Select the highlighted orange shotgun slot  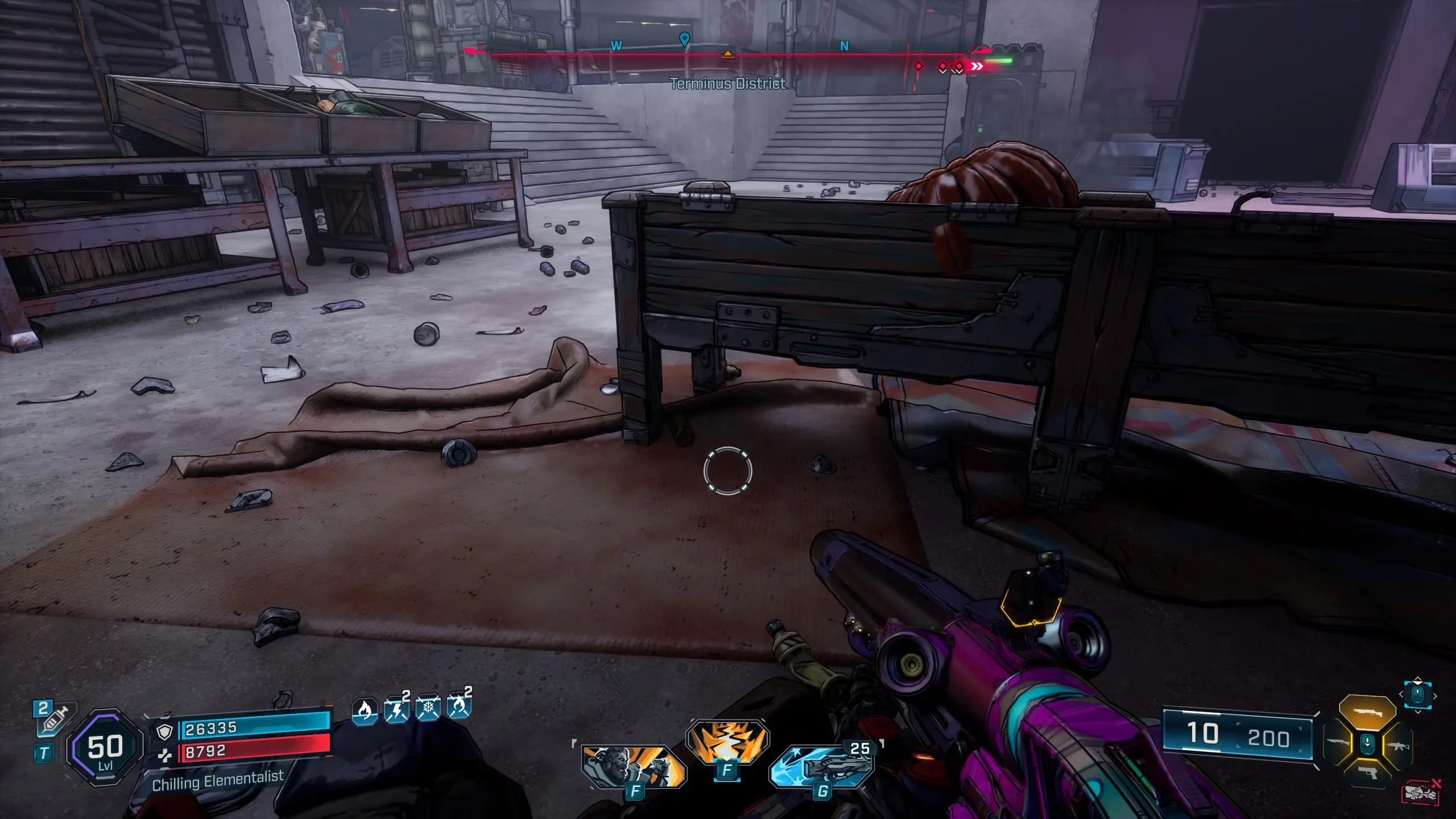tap(1367, 712)
